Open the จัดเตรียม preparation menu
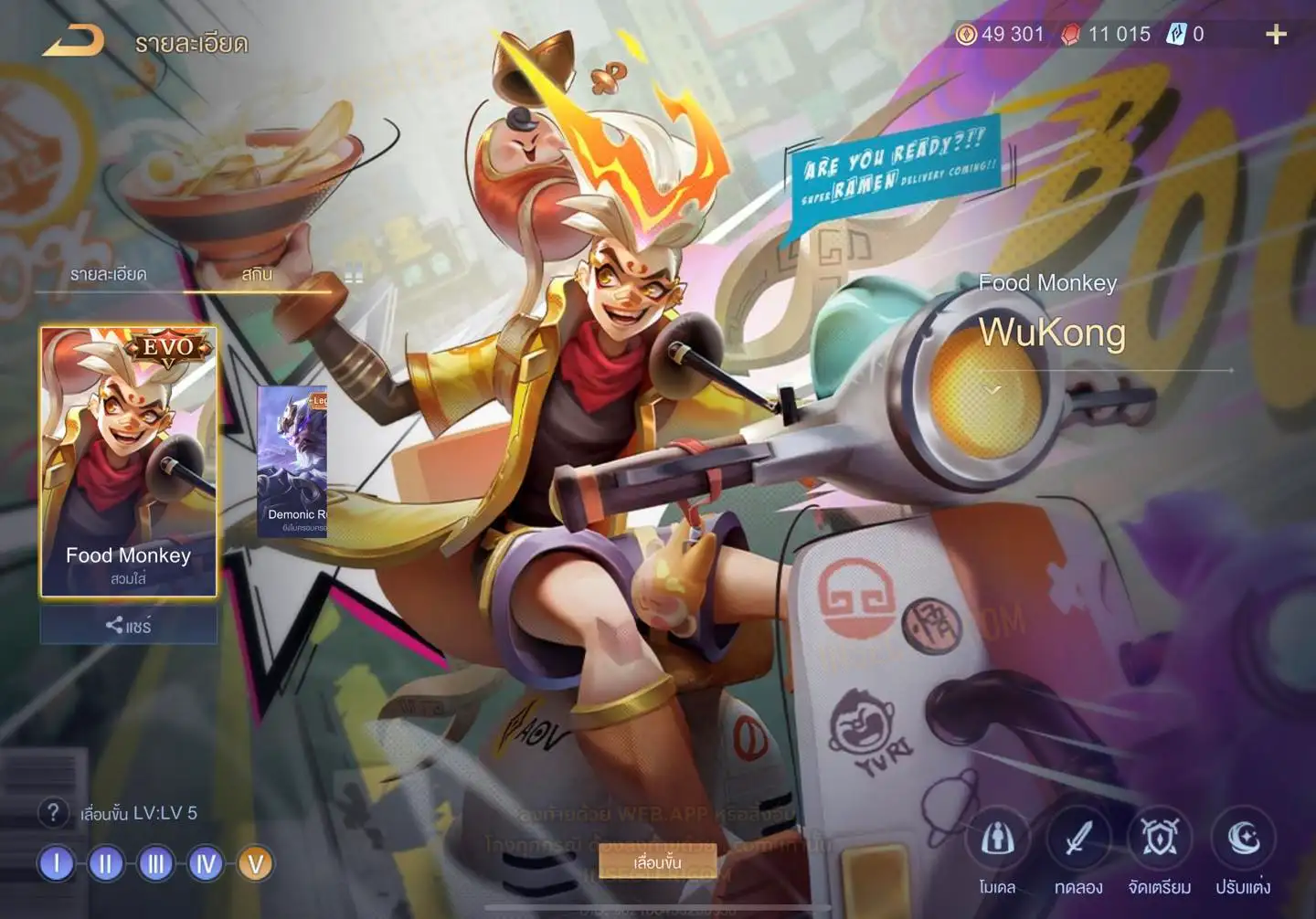 1160,850
